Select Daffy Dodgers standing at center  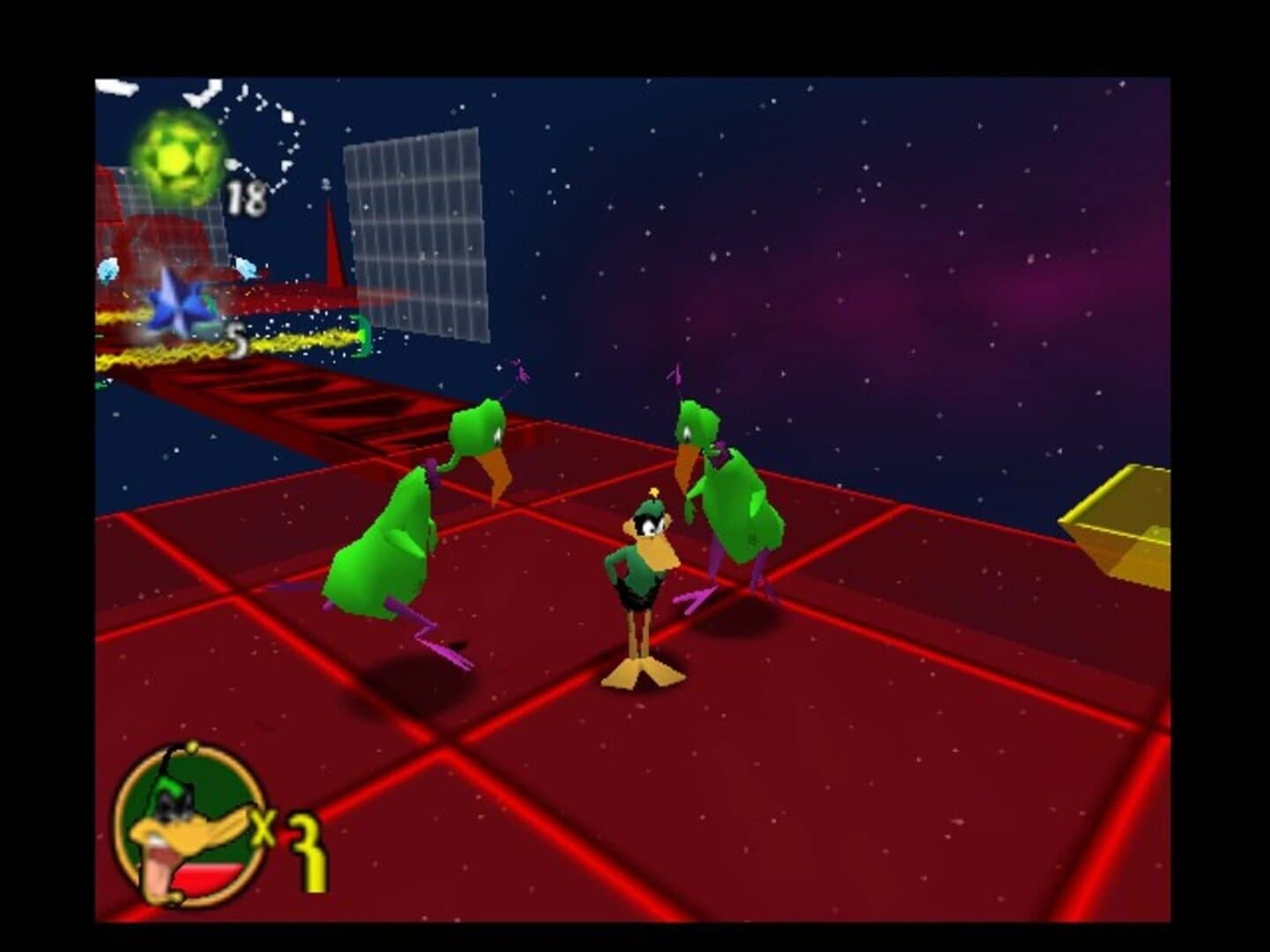click(x=642, y=577)
